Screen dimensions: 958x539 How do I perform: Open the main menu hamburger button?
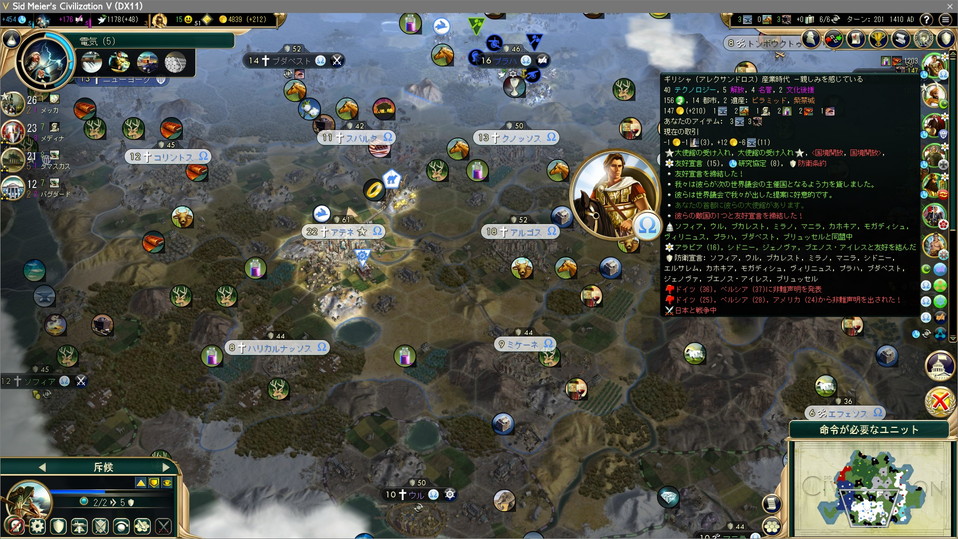(x=945, y=19)
